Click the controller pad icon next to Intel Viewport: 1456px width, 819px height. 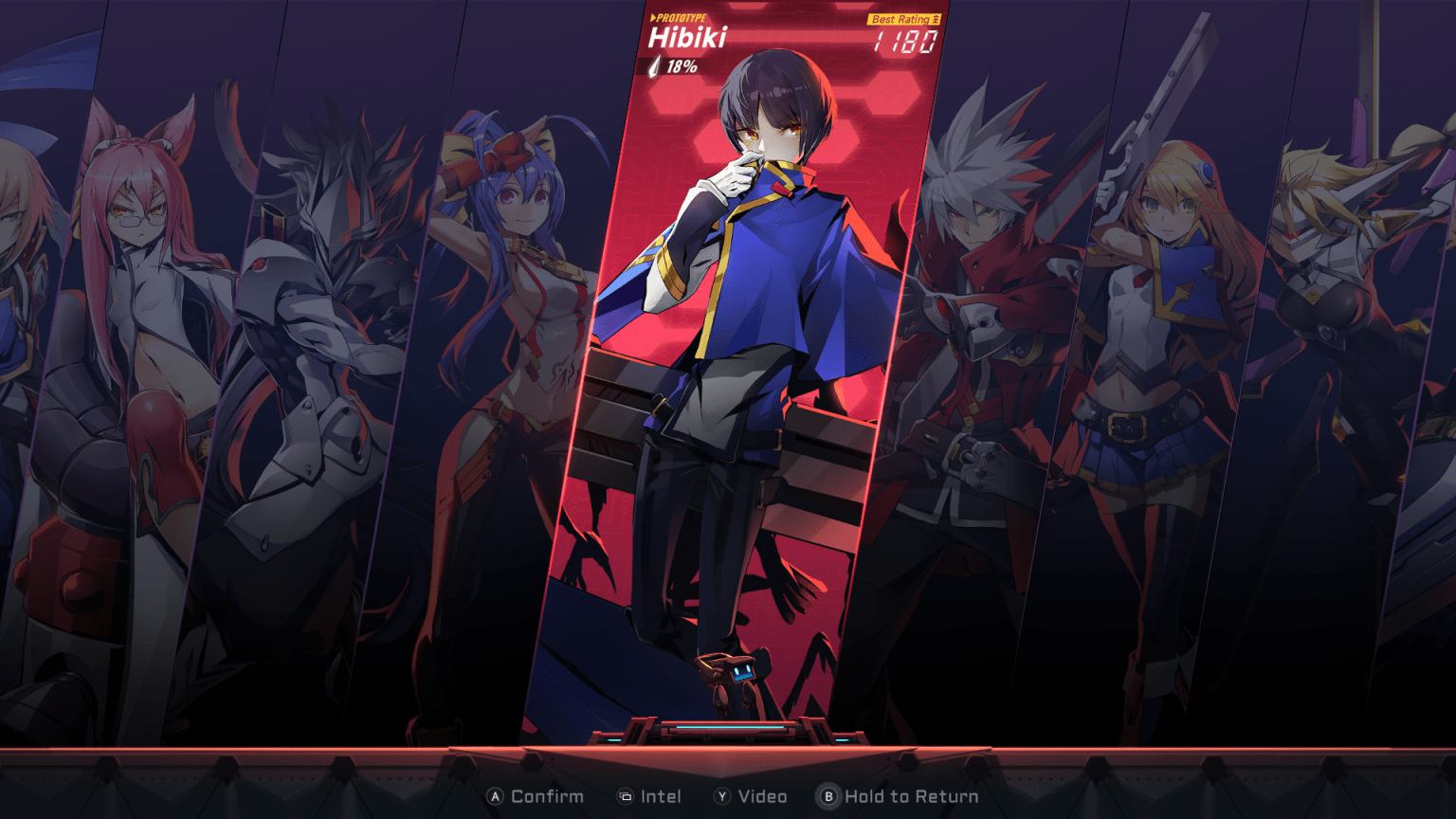pyautogui.click(x=624, y=797)
